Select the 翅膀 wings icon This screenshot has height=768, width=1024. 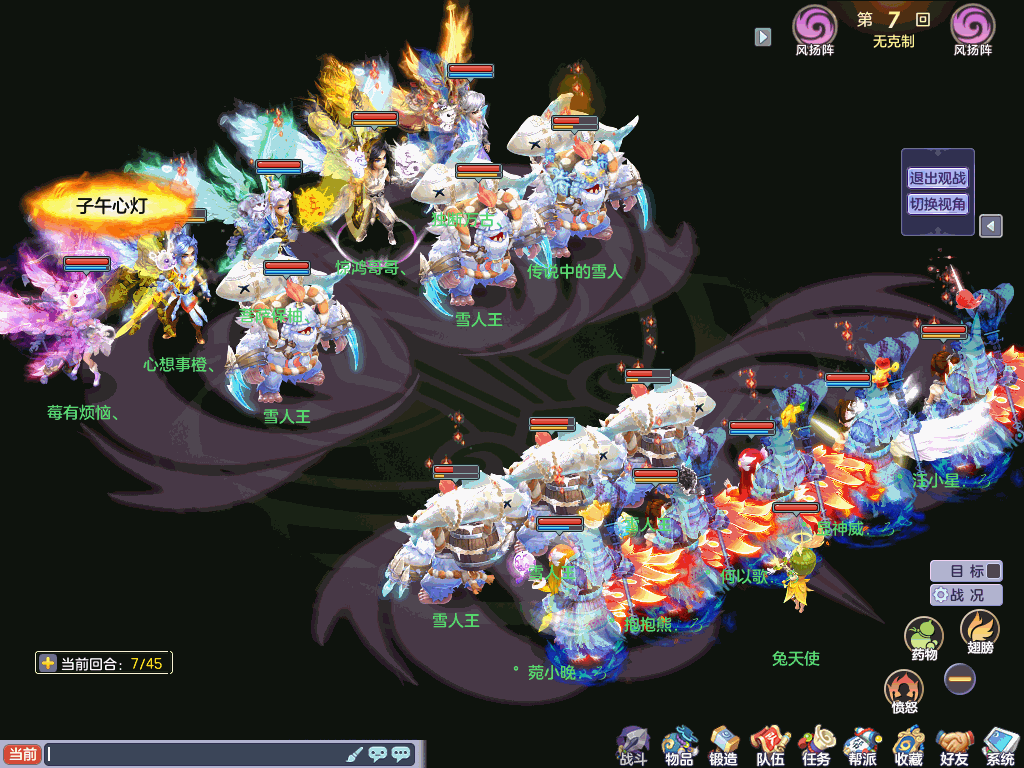pos(979,631)
